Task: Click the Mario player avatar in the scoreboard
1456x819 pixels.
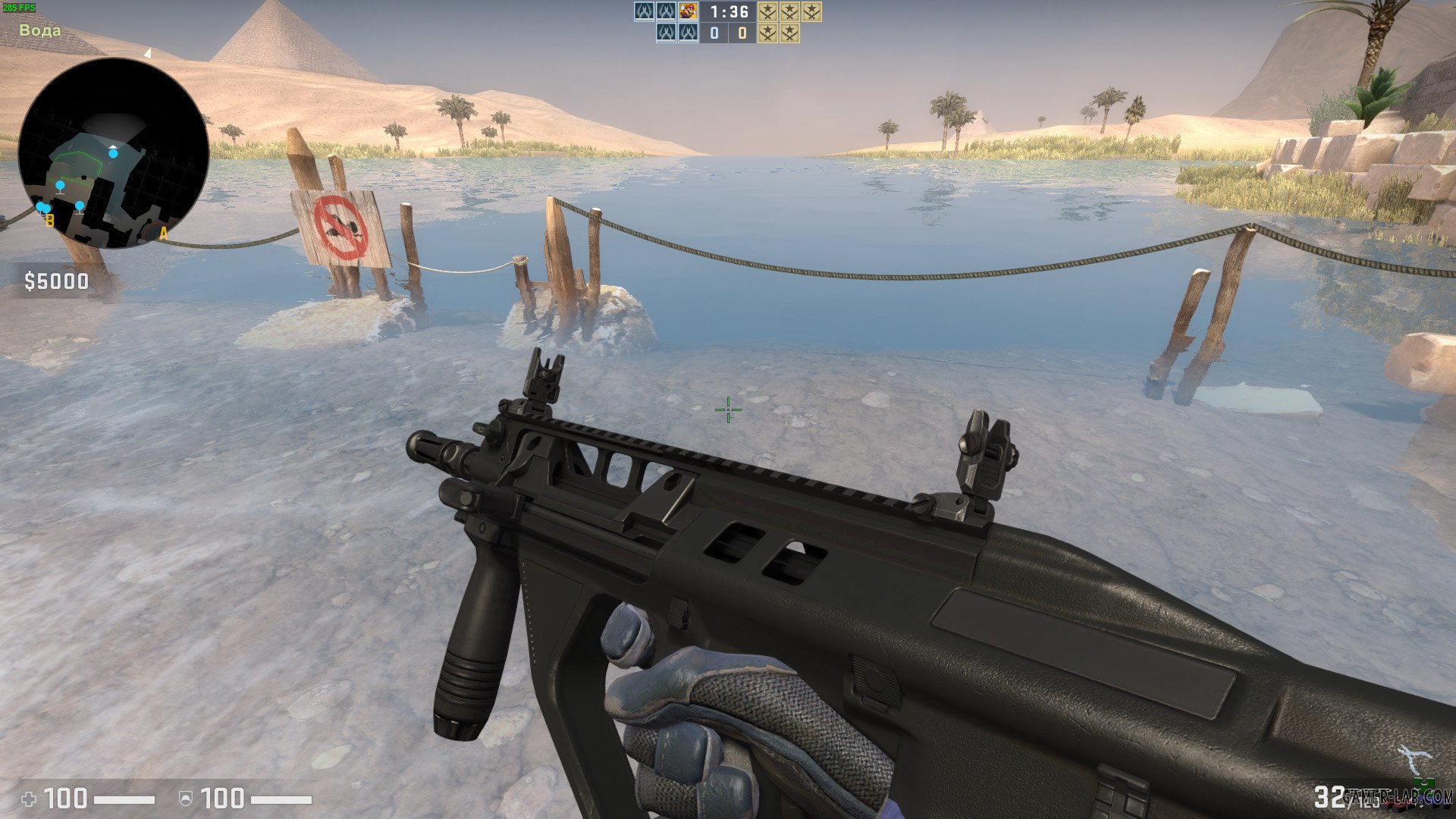Action: click(x=689, y=11)
